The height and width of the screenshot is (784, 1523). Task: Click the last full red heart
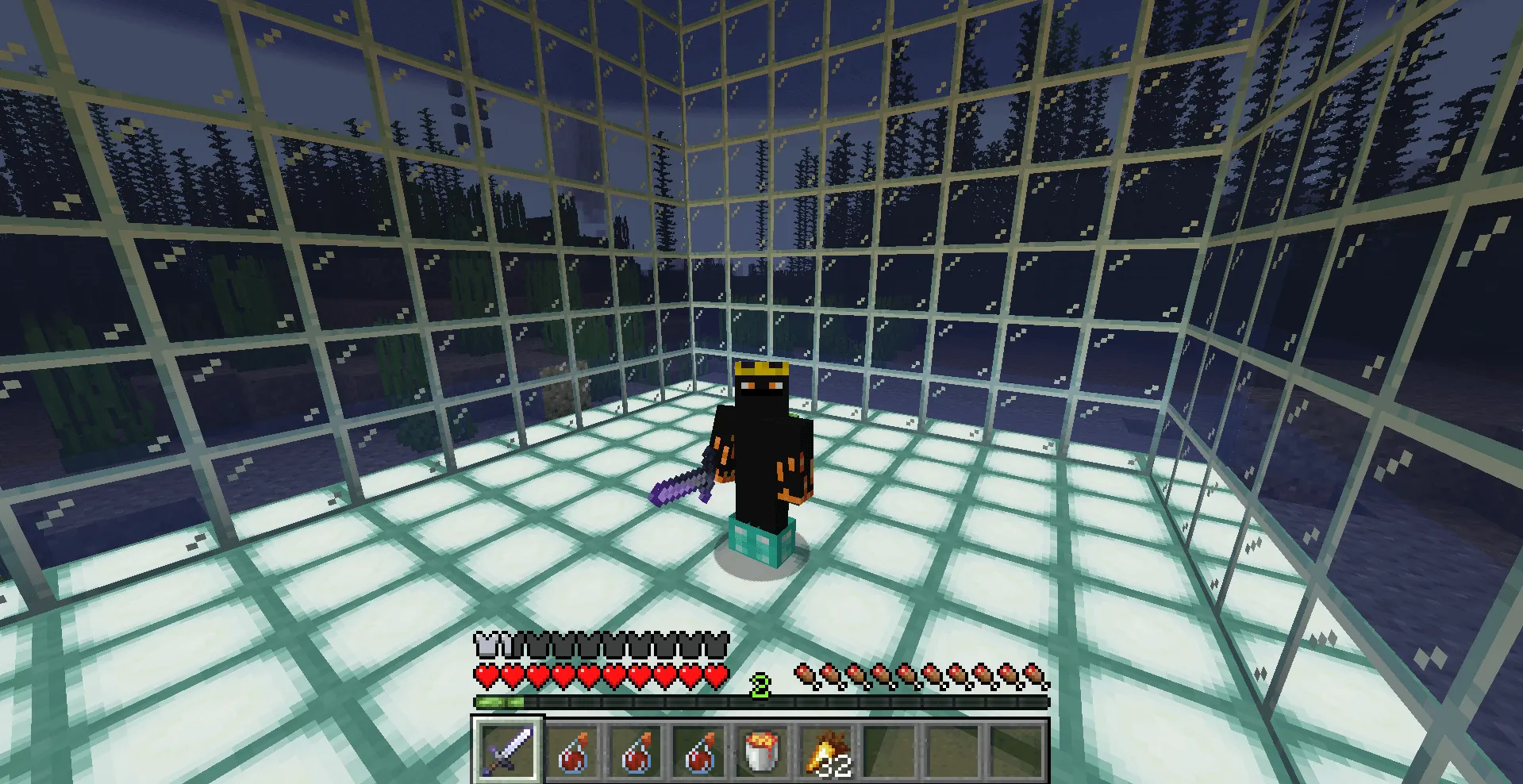713,676
